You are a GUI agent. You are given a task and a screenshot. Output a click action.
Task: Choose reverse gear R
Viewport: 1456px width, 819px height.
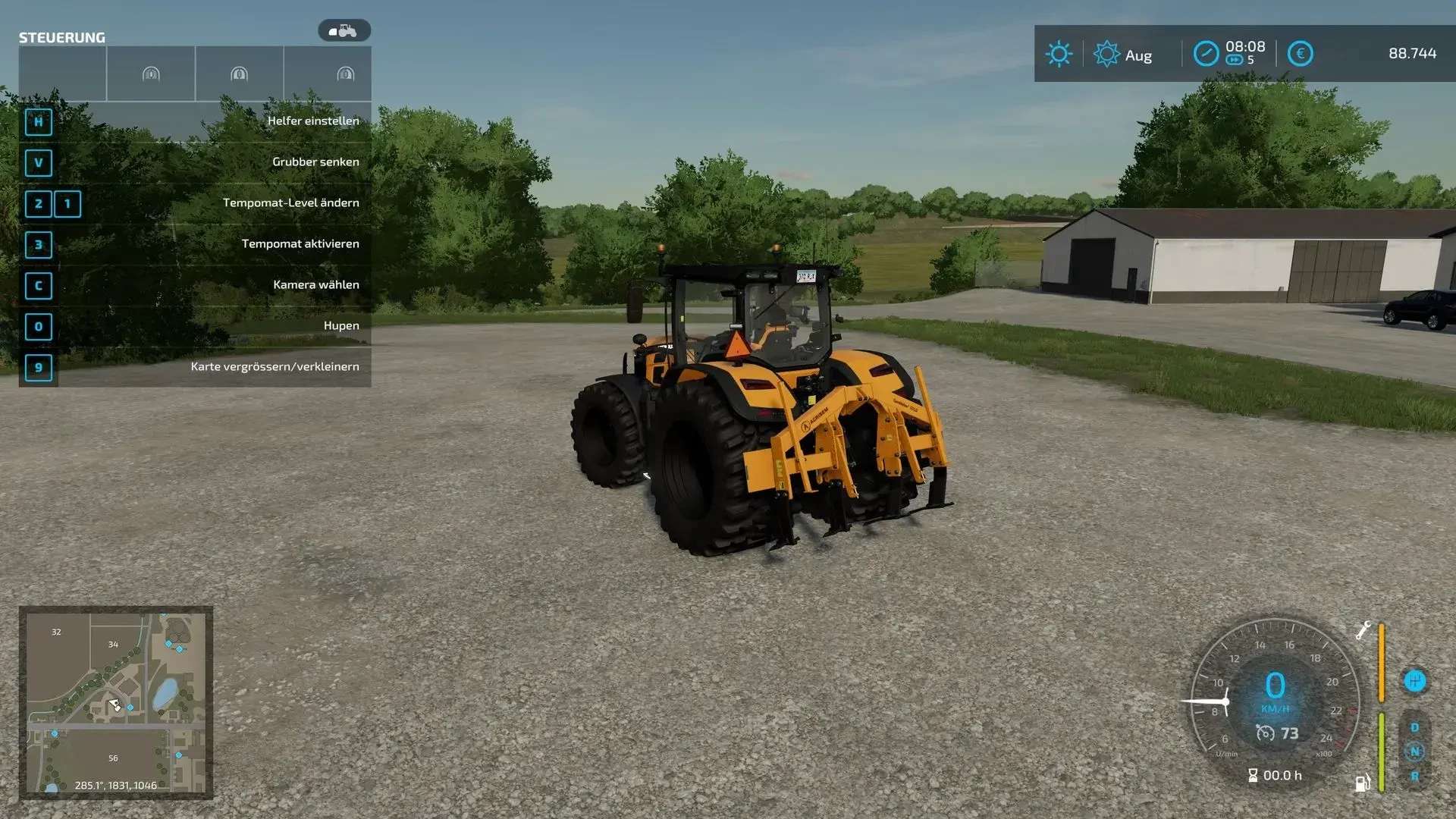(1414, 776)
